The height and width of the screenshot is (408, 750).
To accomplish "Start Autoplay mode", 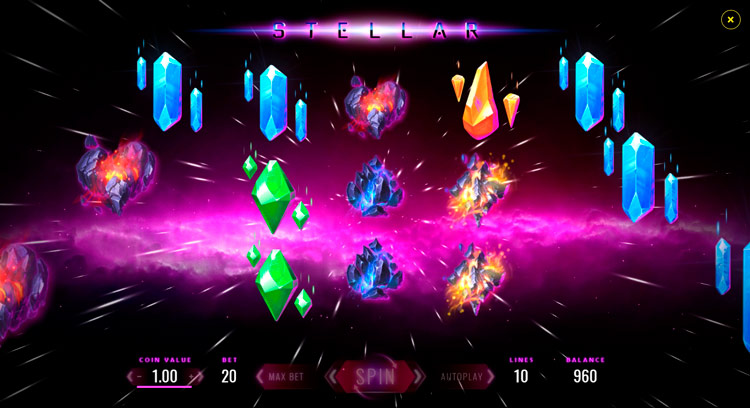I will point(462,377).
